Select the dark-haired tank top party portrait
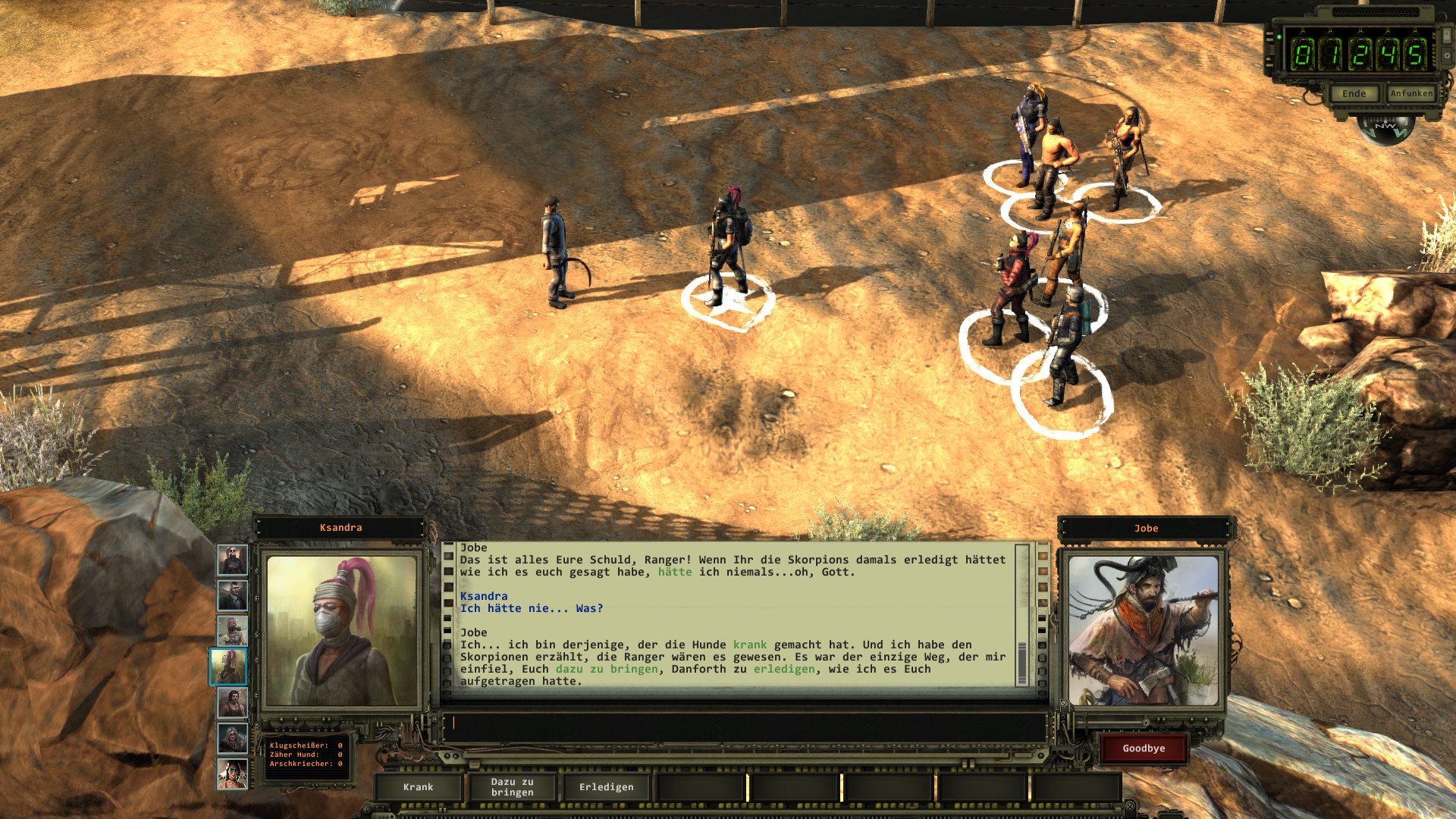This screenshot has height=819, width=1456. tap(232, 702)
